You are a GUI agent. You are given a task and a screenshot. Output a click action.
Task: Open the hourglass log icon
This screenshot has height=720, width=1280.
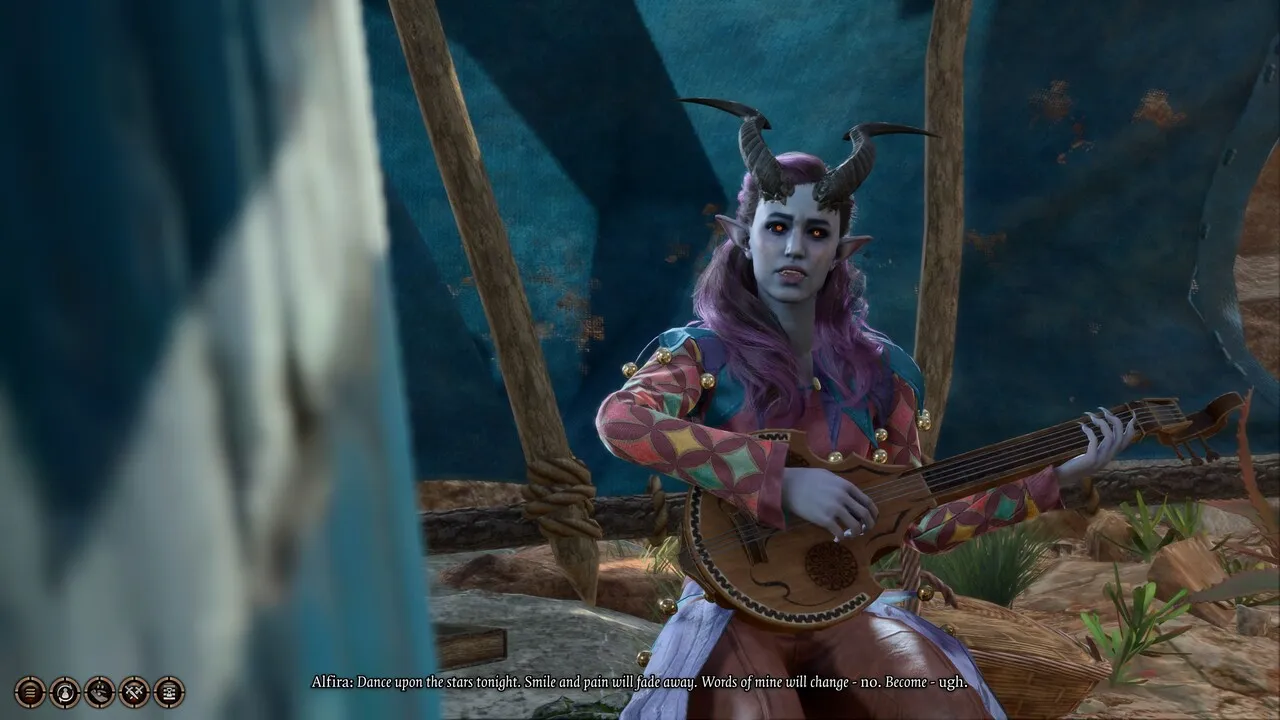(169, 691)
